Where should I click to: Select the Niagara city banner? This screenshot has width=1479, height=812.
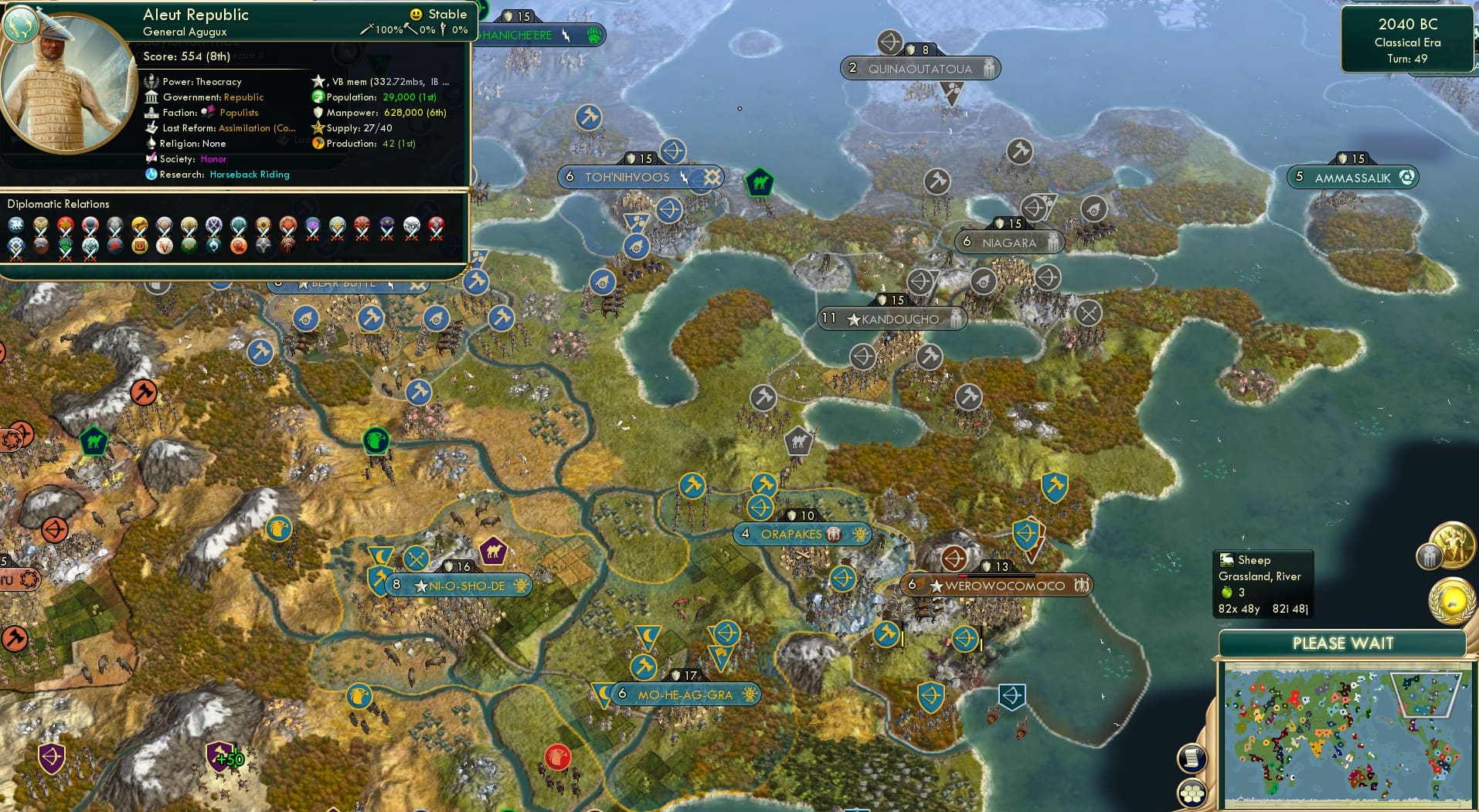(1008, 243)
